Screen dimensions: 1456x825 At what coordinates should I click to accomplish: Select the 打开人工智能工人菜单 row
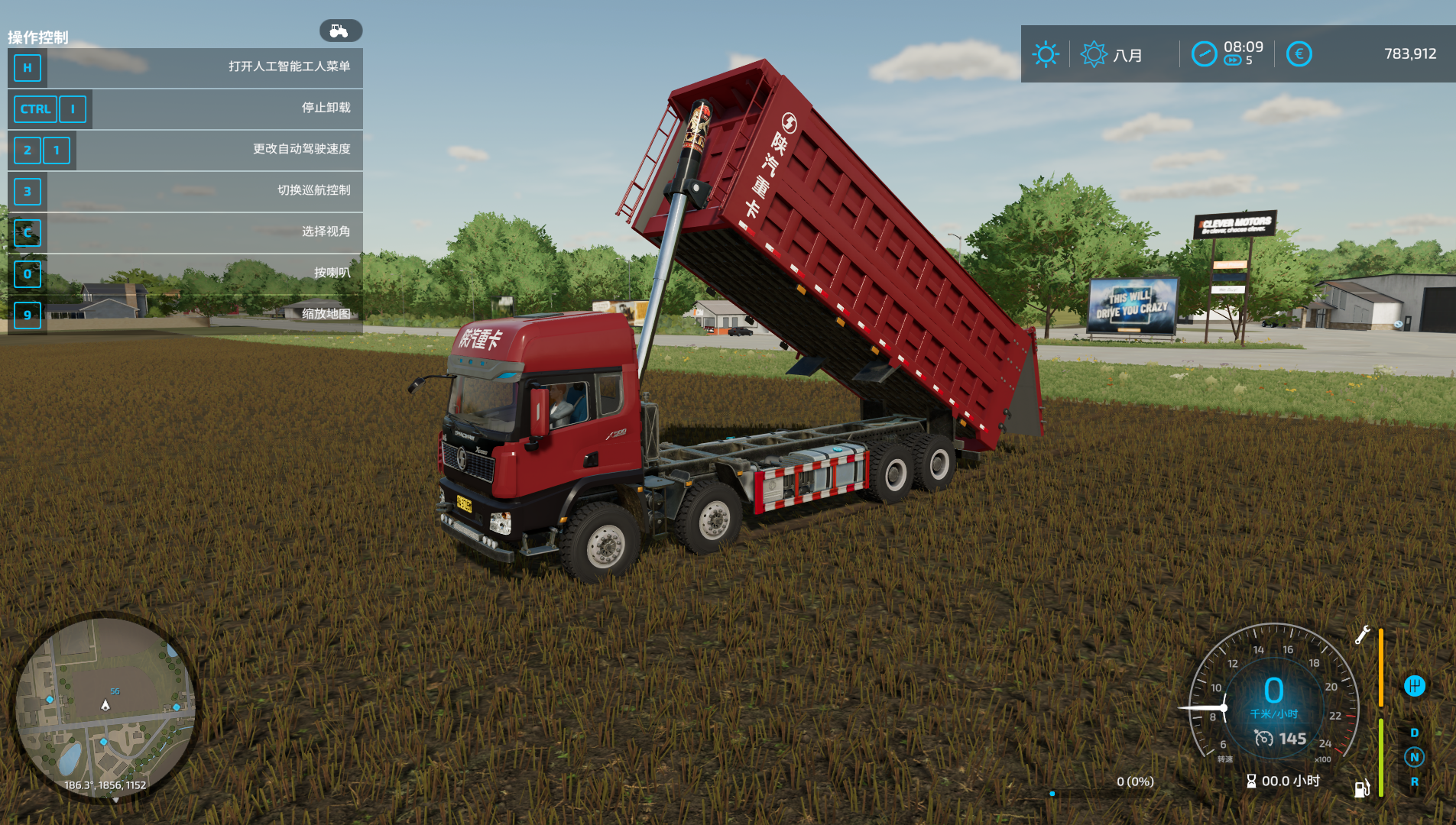pyautogui.click(x=185, y=67)
